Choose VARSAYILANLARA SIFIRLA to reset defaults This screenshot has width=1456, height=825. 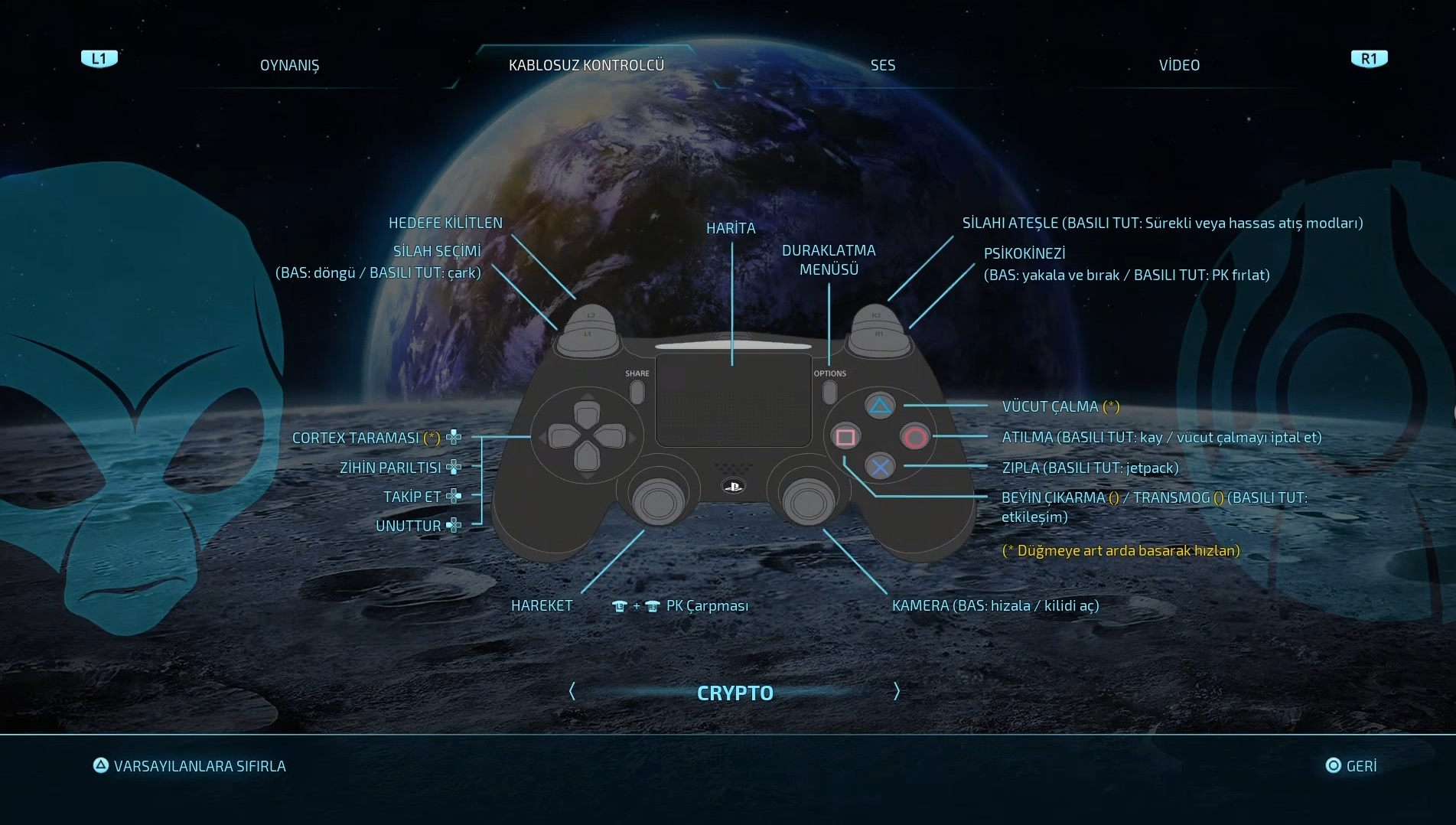coord(190,766)
